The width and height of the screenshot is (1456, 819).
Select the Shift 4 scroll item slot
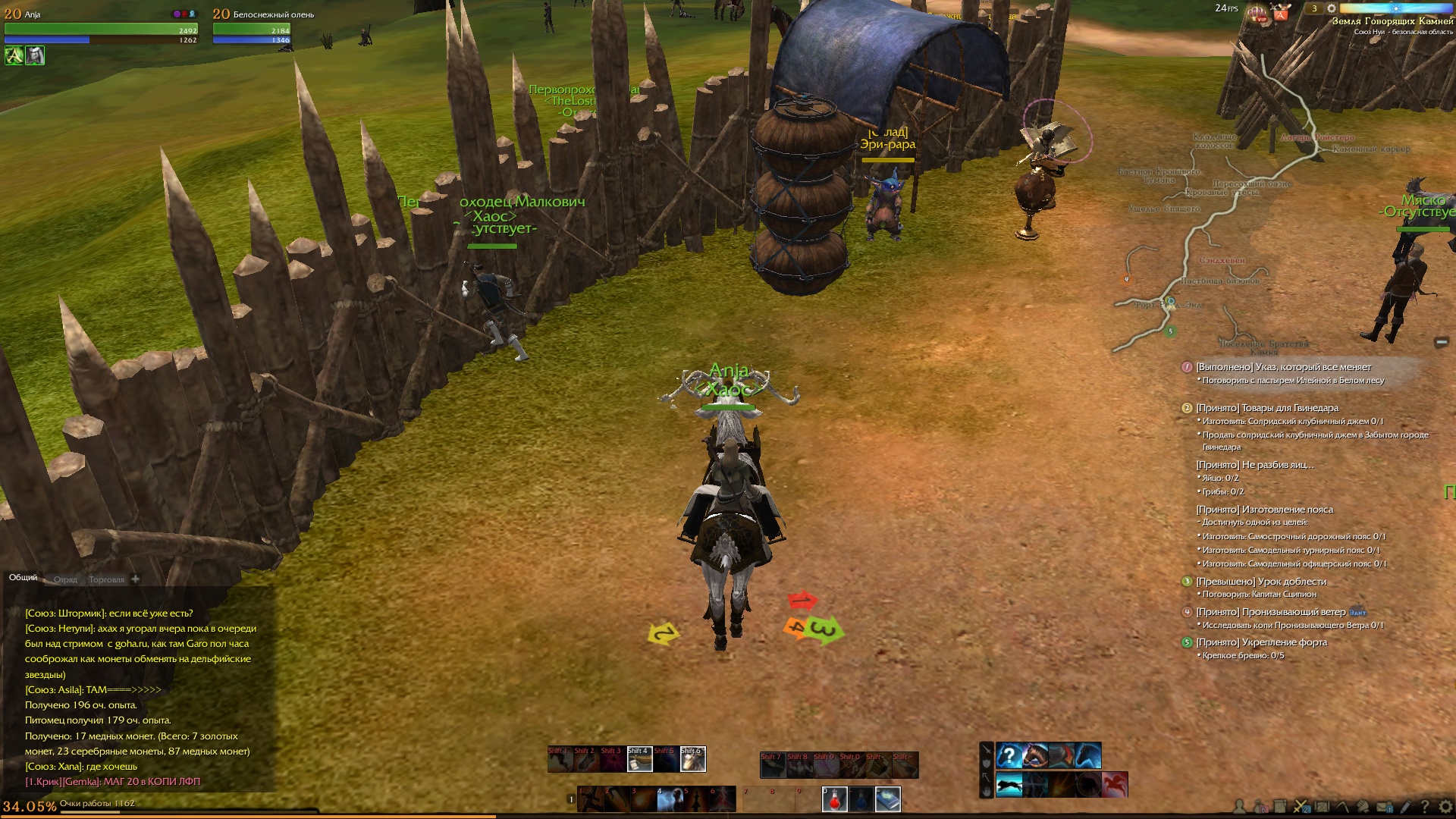coord(639,759)
